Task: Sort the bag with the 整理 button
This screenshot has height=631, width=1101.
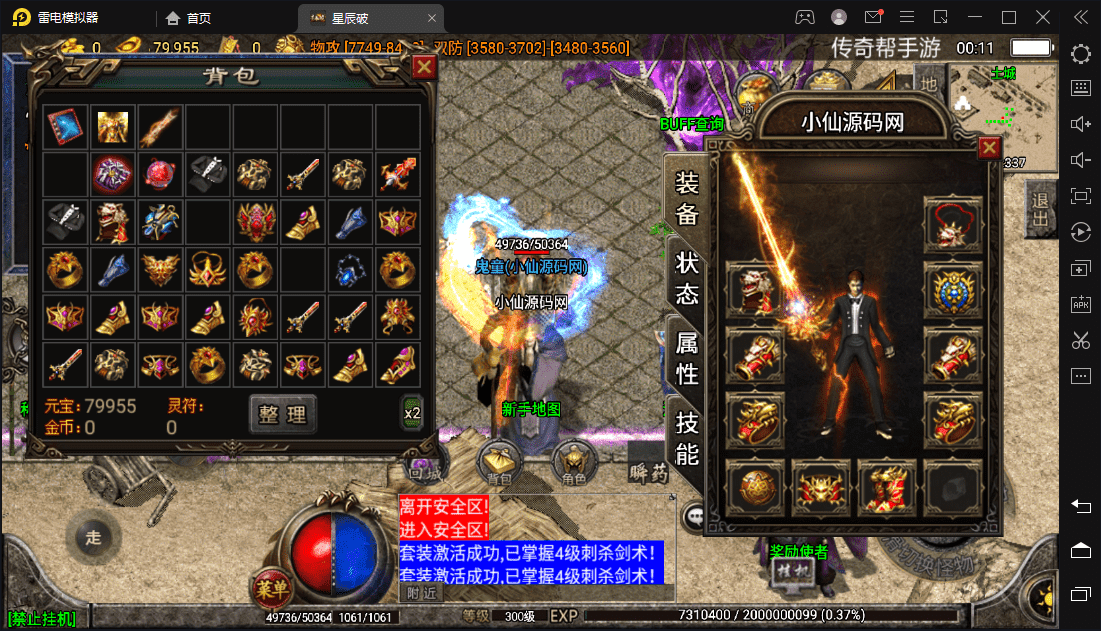Action: coord(283,413)
